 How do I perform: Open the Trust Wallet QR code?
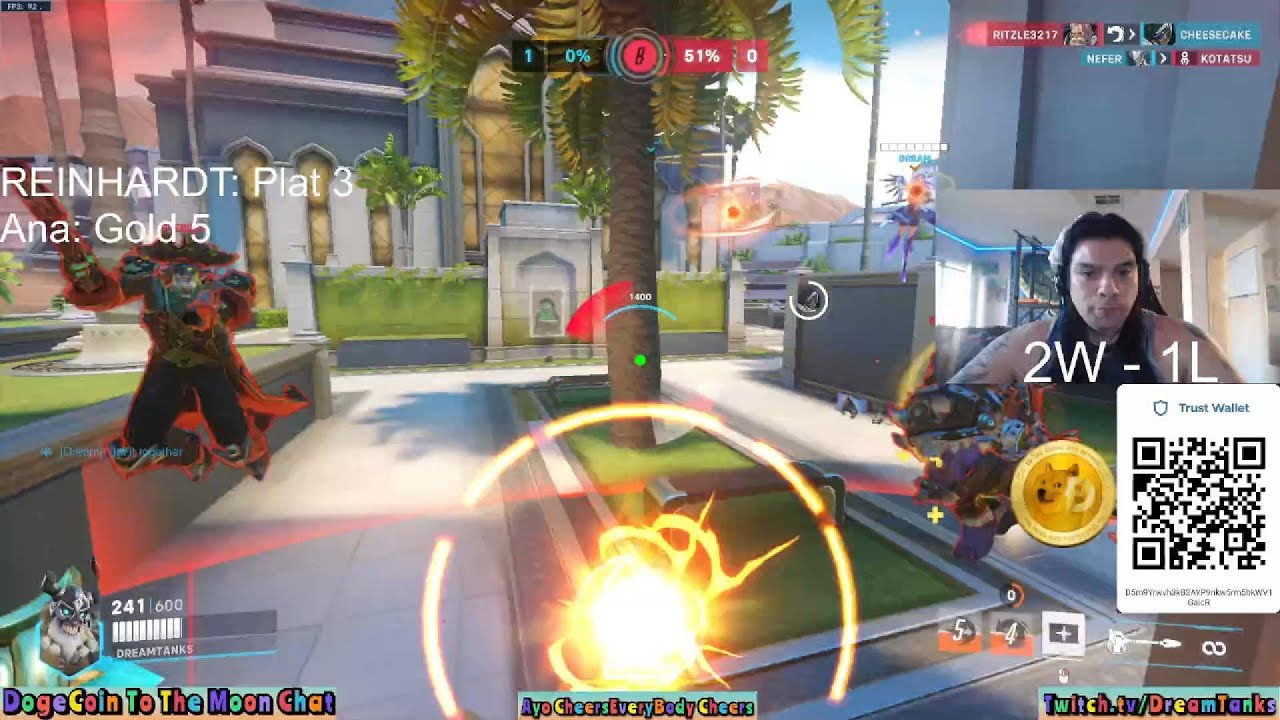tap(1198, 502)
